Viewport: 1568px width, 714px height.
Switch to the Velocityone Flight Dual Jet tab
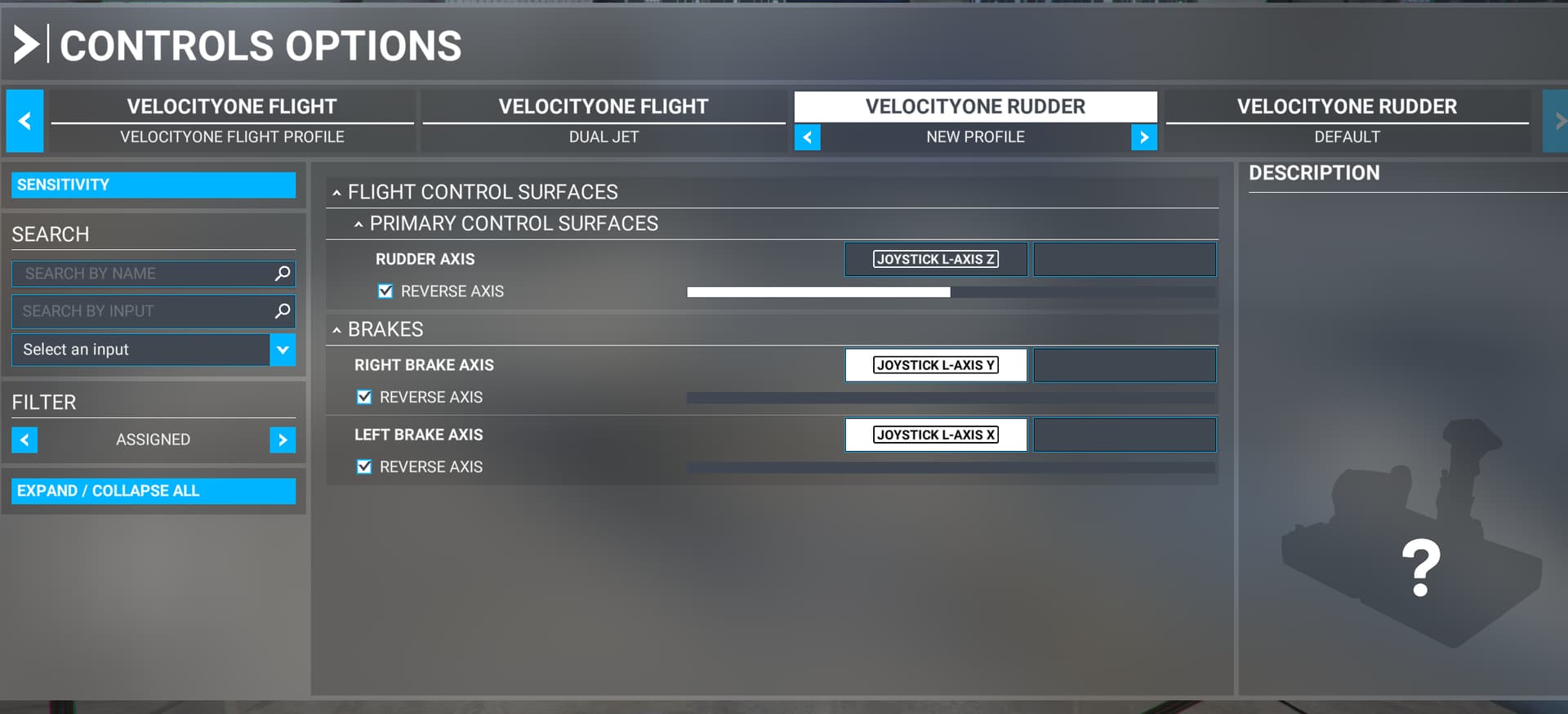604,120
